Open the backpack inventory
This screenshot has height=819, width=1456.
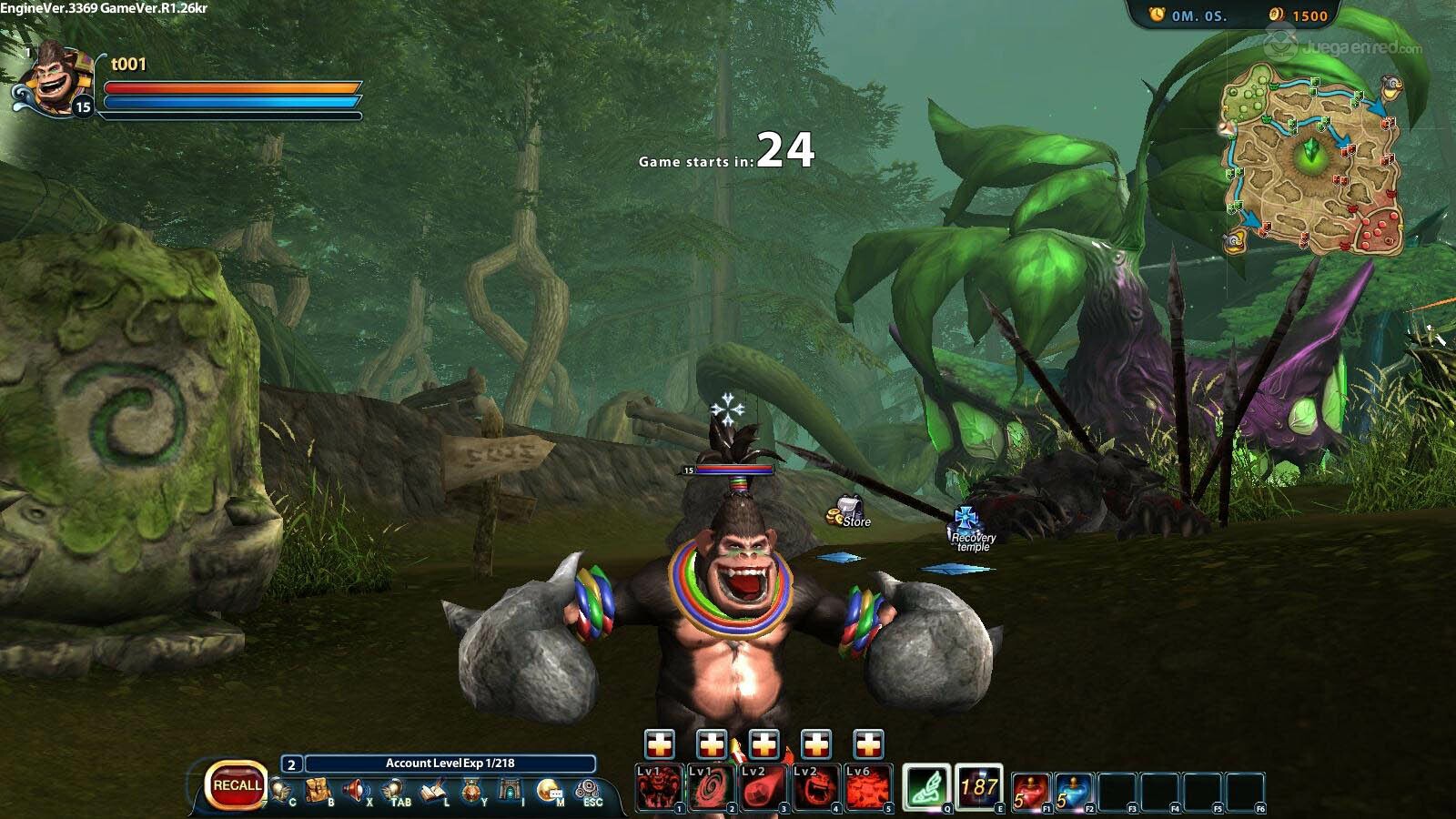tap(317, 790)
